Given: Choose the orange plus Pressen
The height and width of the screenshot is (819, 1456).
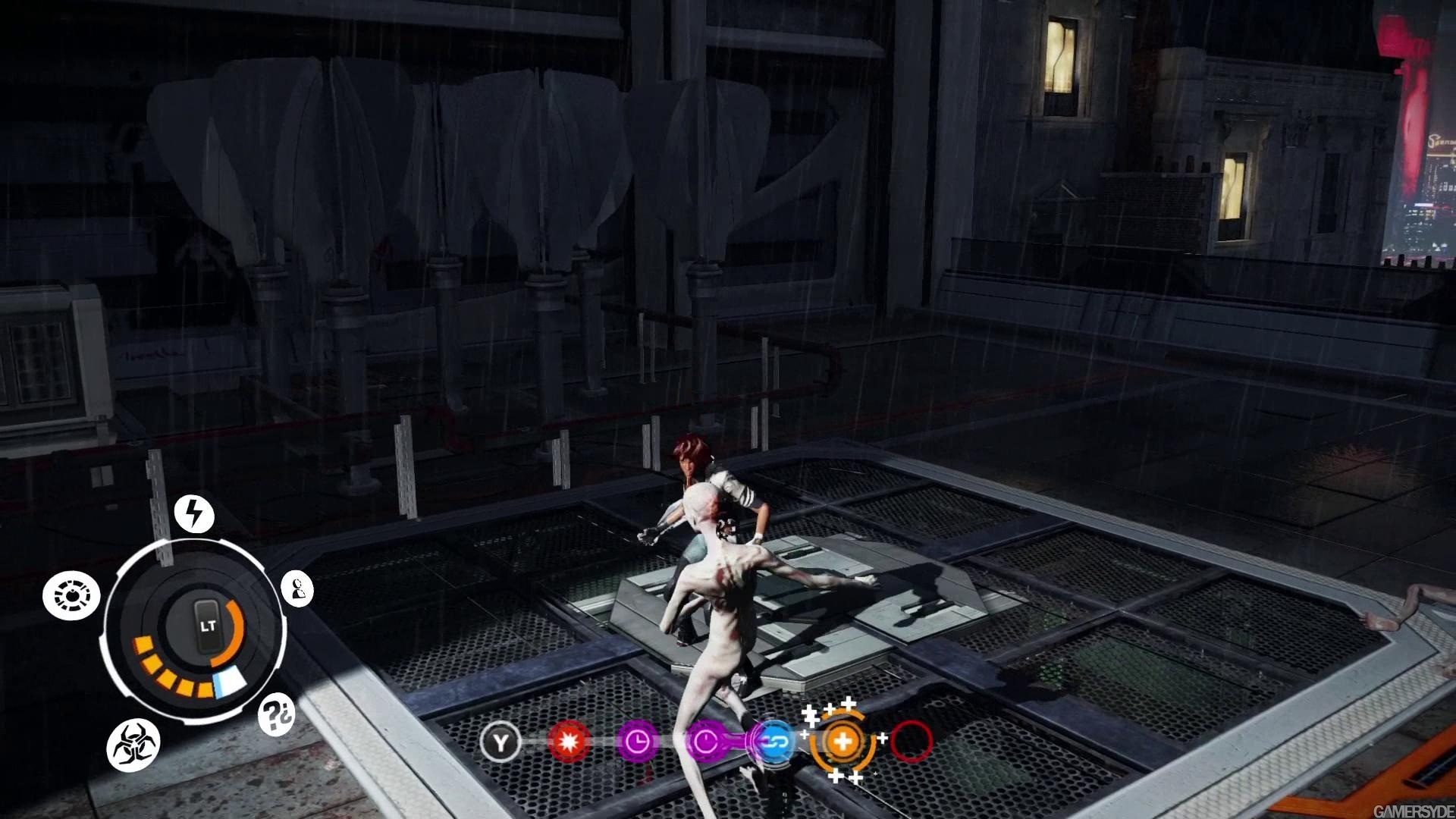Looking at the screenshot, I should pyautogui.click(x=842, y=741).
